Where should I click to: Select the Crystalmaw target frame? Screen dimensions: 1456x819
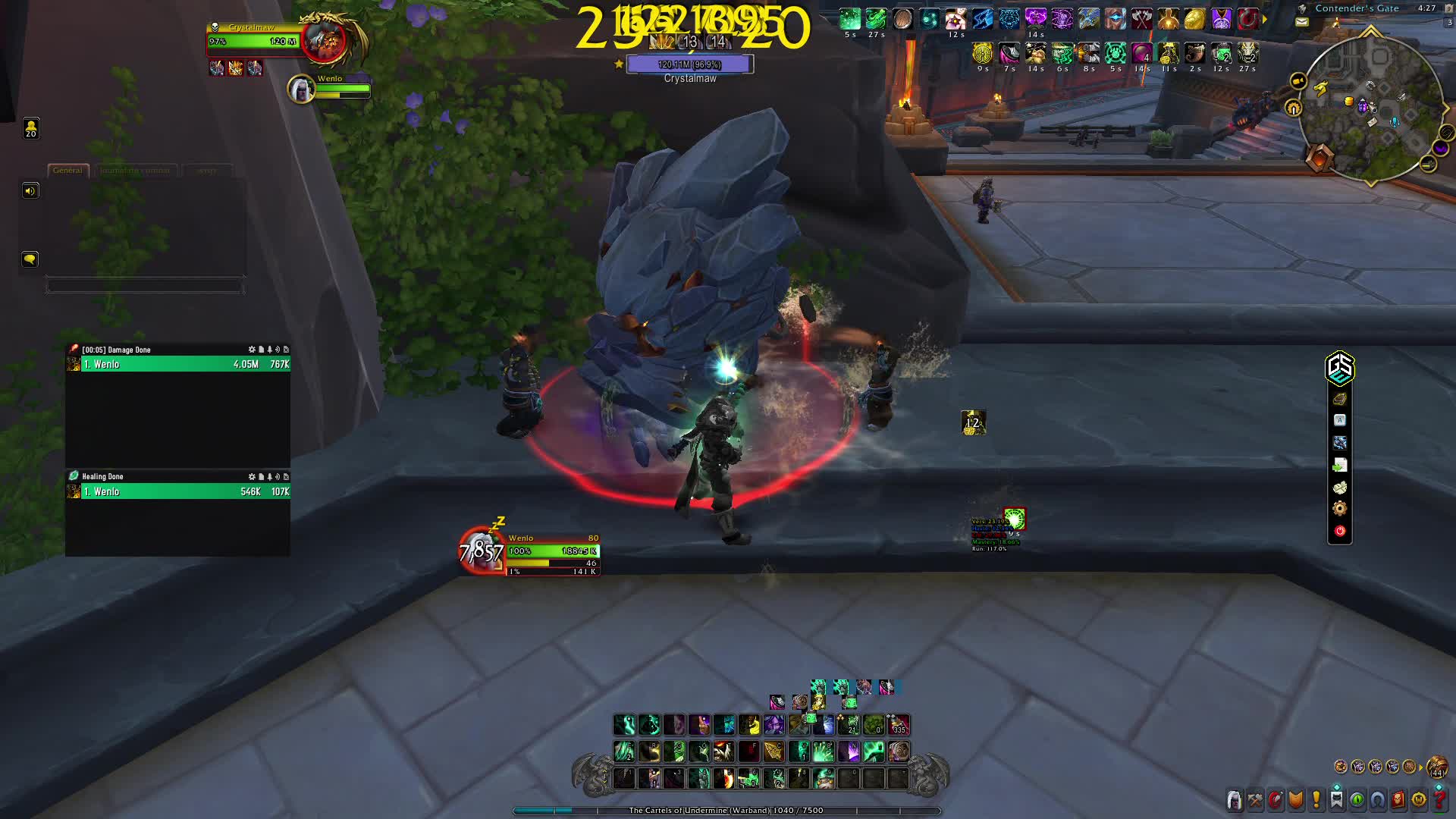(x=250, y=42)
